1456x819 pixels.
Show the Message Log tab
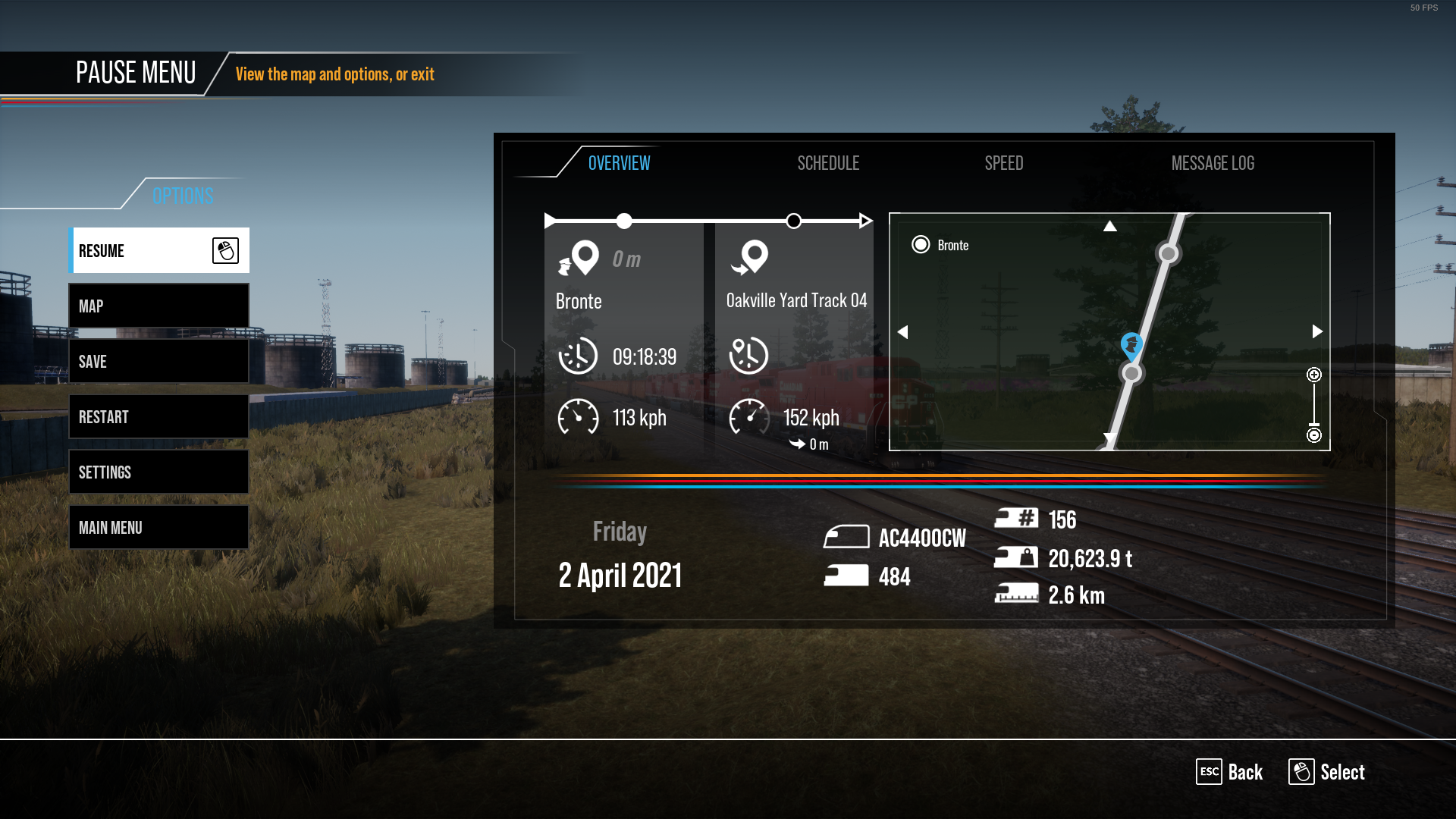[1213, 163]
